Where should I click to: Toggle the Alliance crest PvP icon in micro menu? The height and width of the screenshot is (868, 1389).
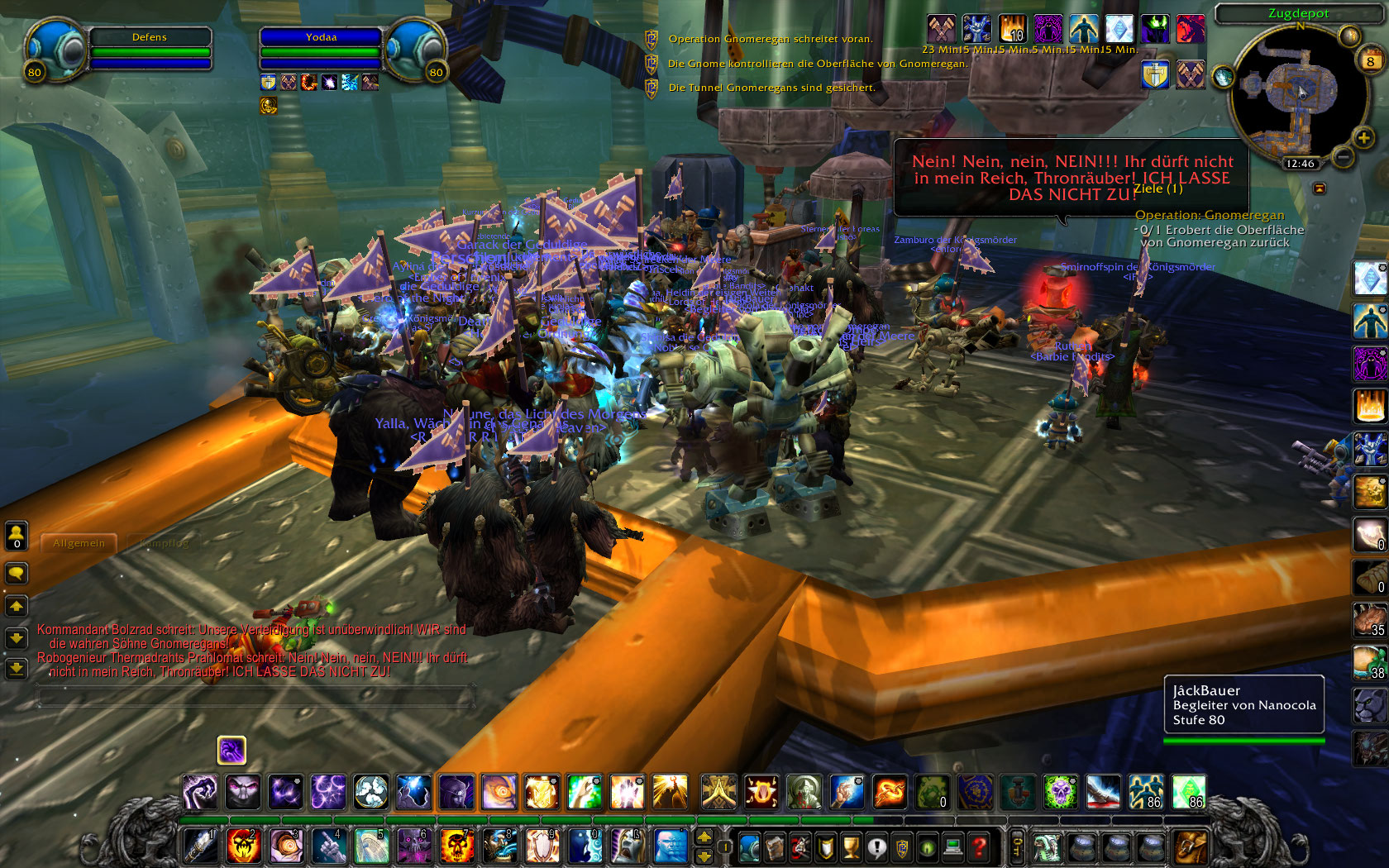pos(900,847)
